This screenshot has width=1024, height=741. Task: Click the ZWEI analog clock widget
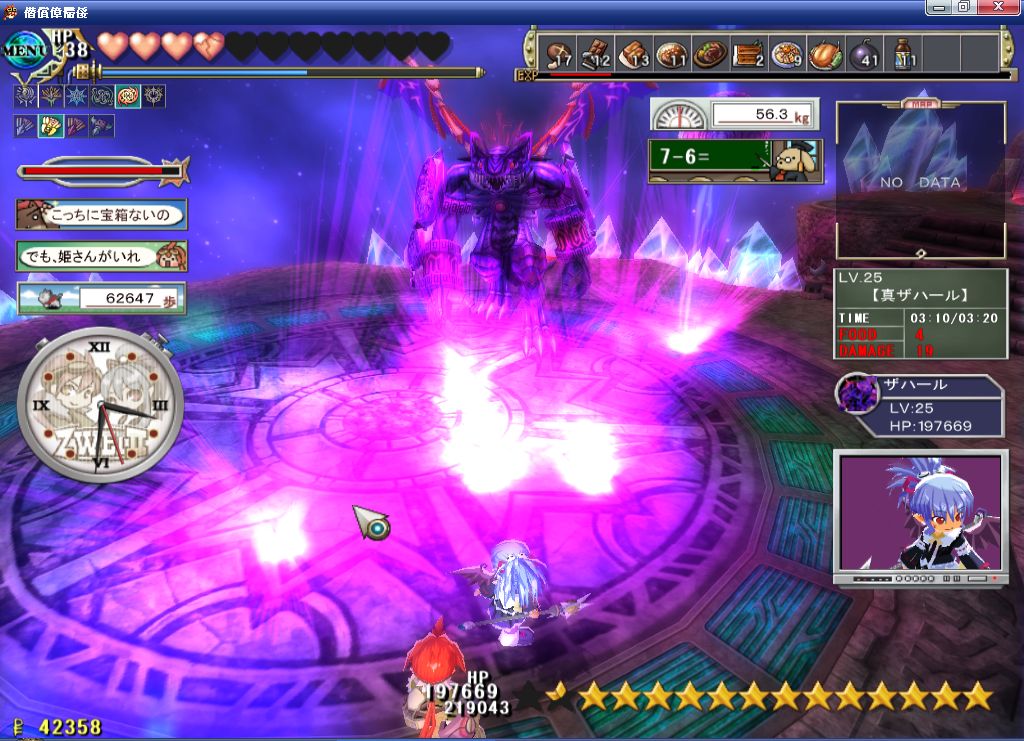100,405
